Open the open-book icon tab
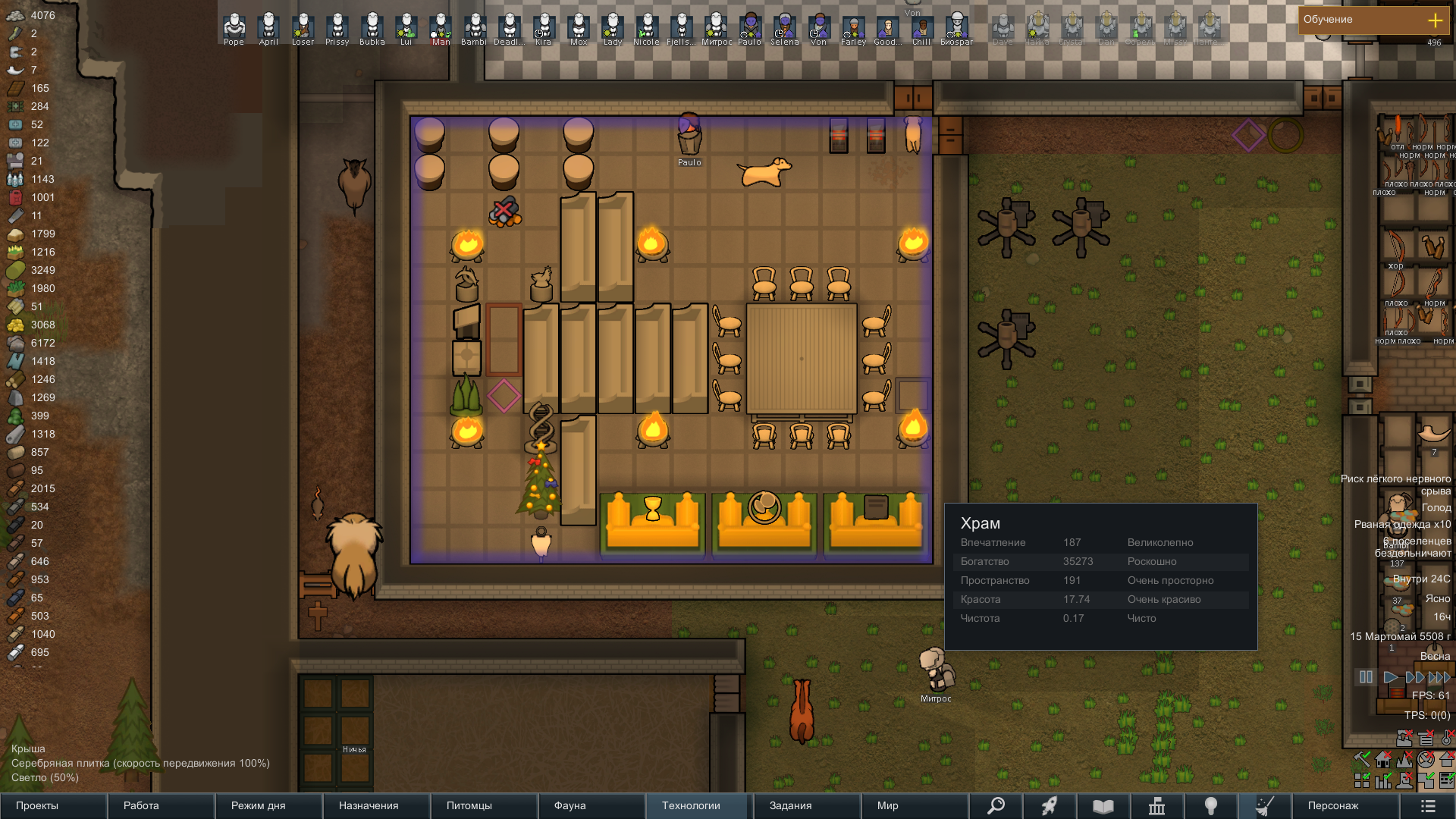This screenshot has height=819, width=1456. pyautogui.click(x=1103, y=805)
